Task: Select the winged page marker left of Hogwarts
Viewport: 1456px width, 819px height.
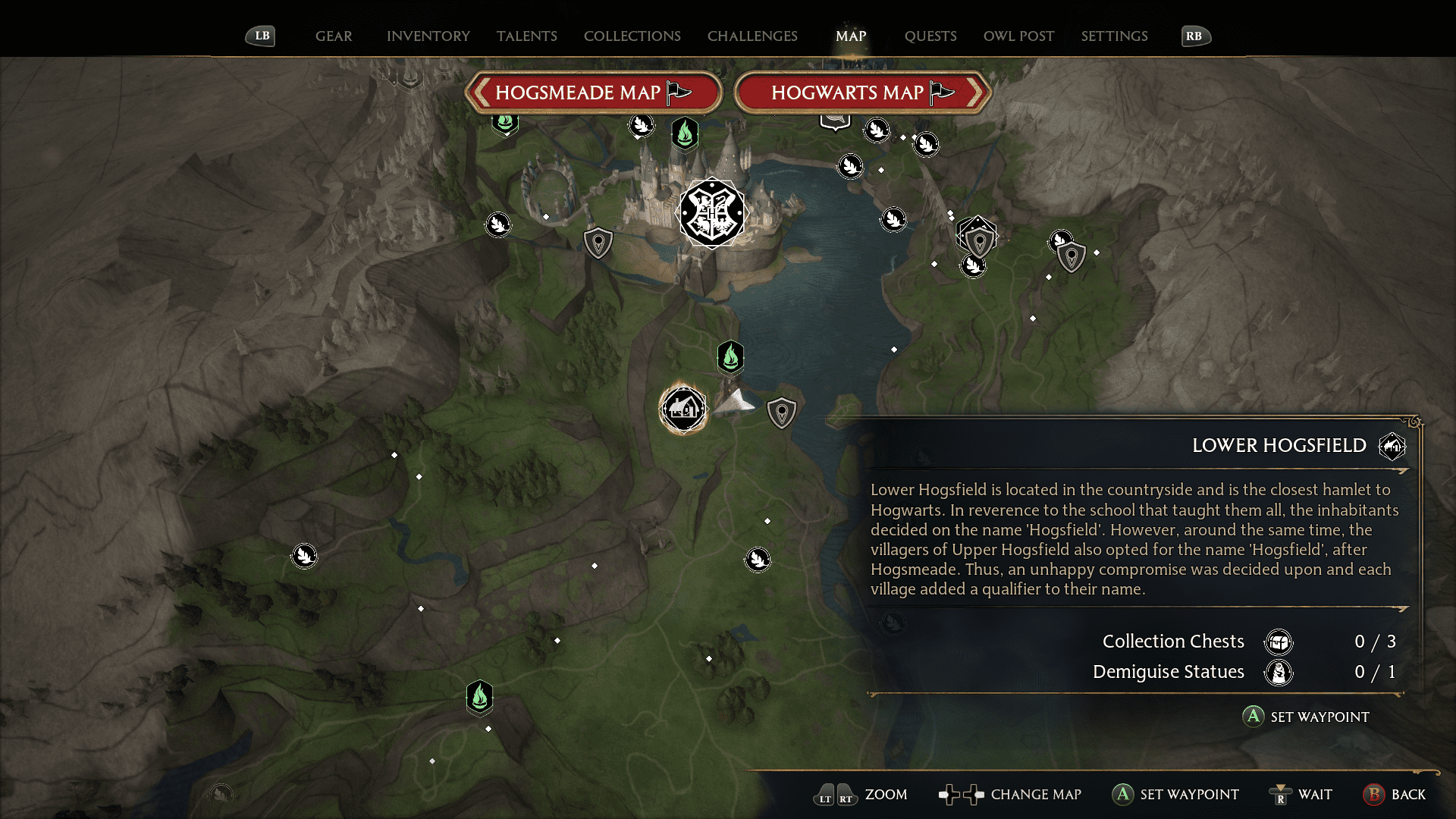Action: click(498, 224)
